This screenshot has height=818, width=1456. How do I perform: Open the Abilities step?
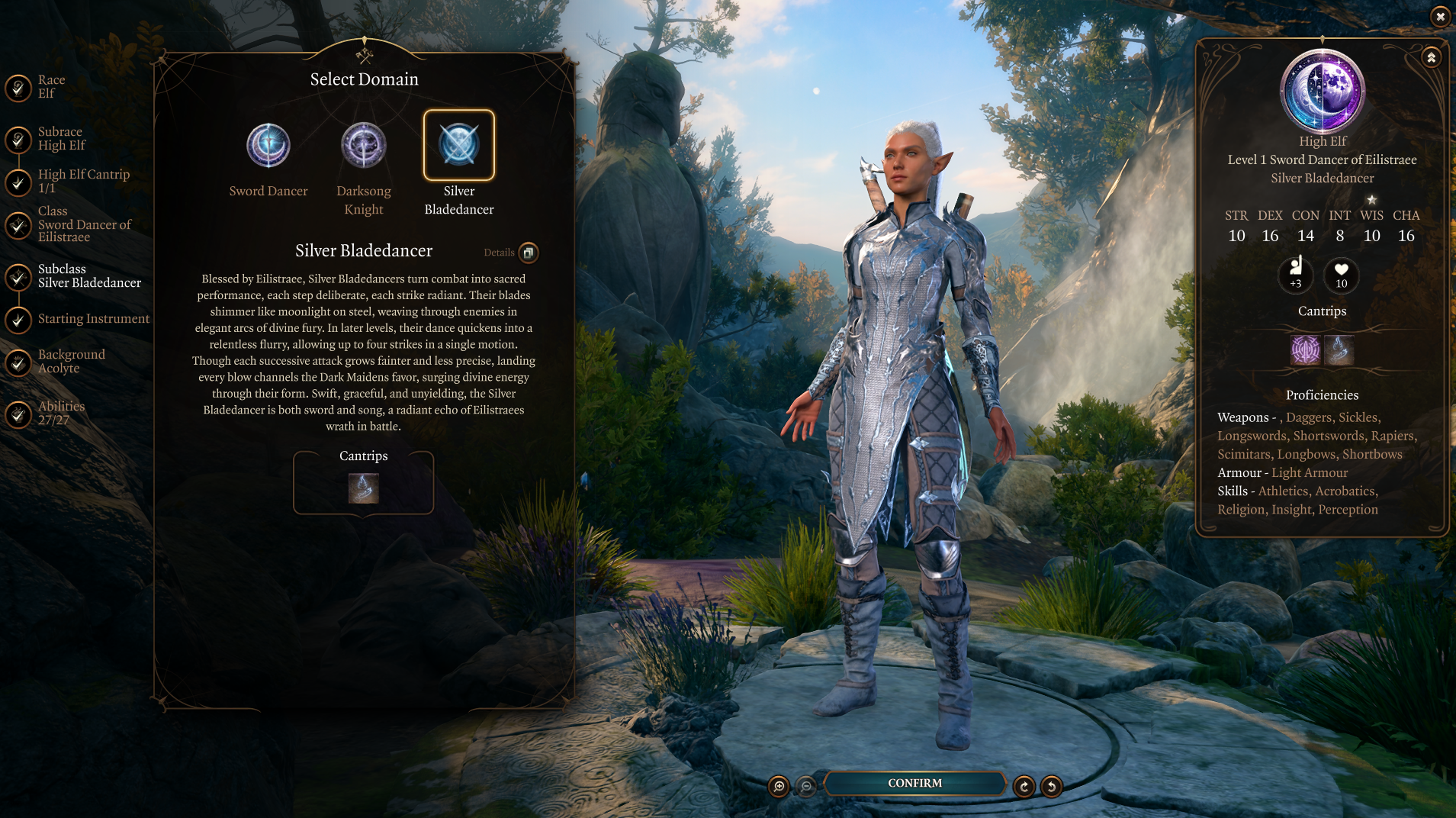[x=60, y=414]
